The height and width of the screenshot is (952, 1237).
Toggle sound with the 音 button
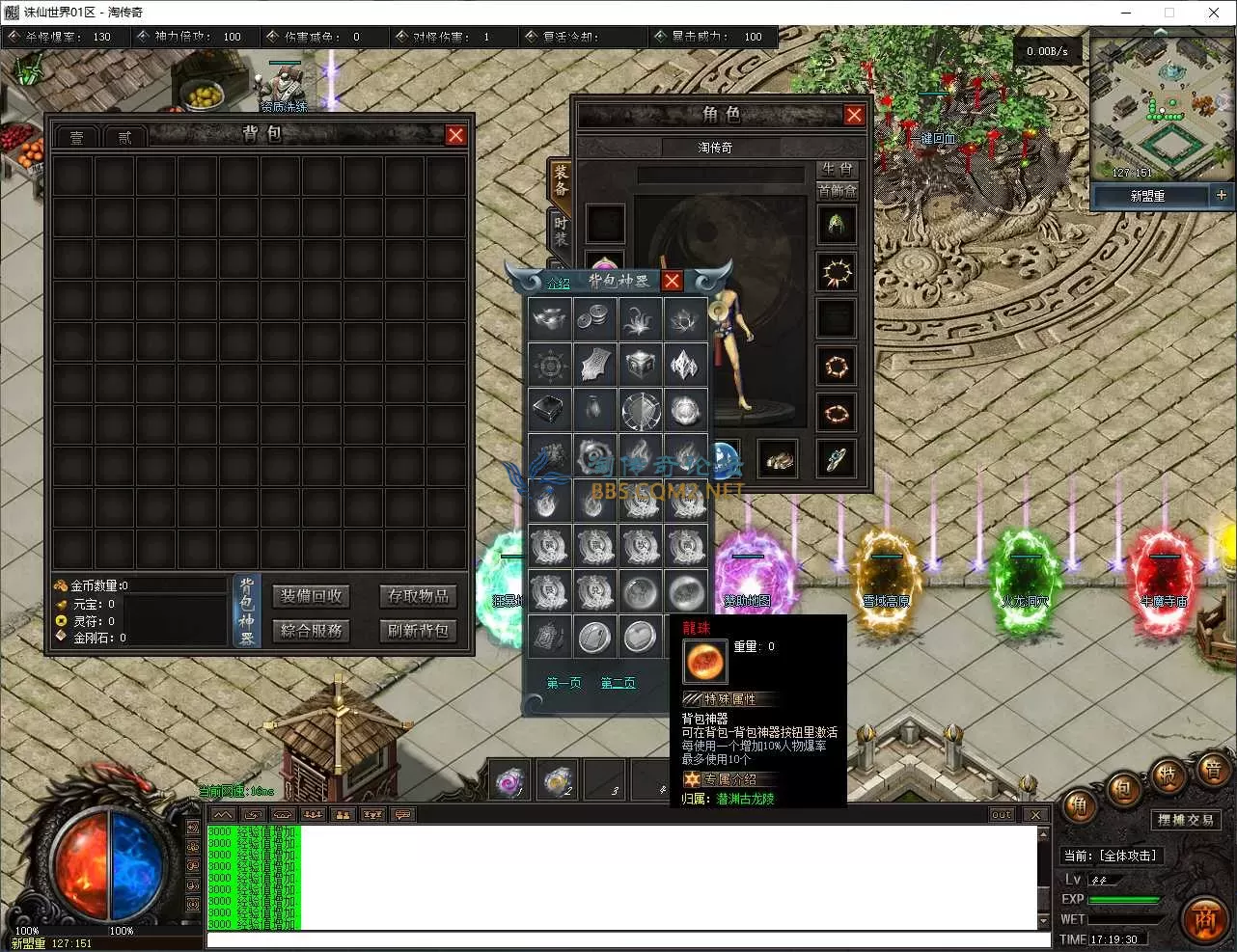1212,770
